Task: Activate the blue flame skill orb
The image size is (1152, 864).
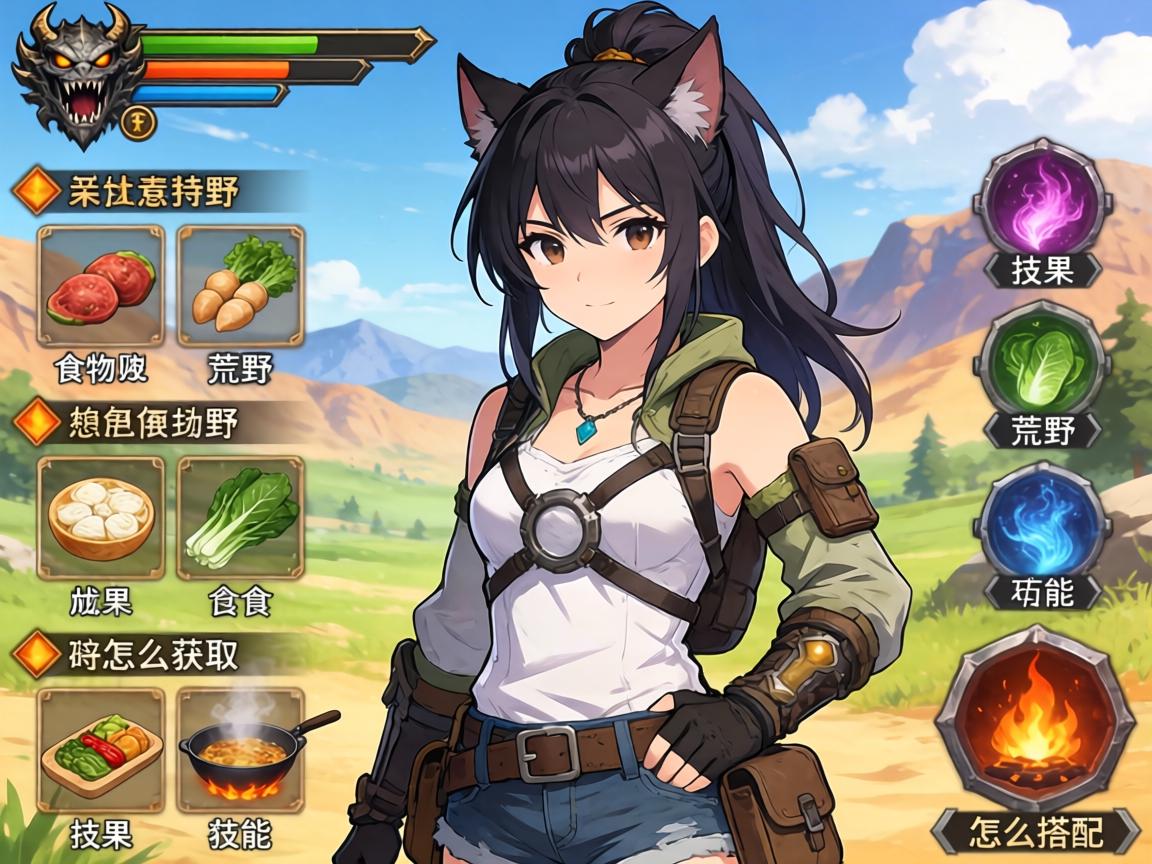Action: click(1041, 522)
